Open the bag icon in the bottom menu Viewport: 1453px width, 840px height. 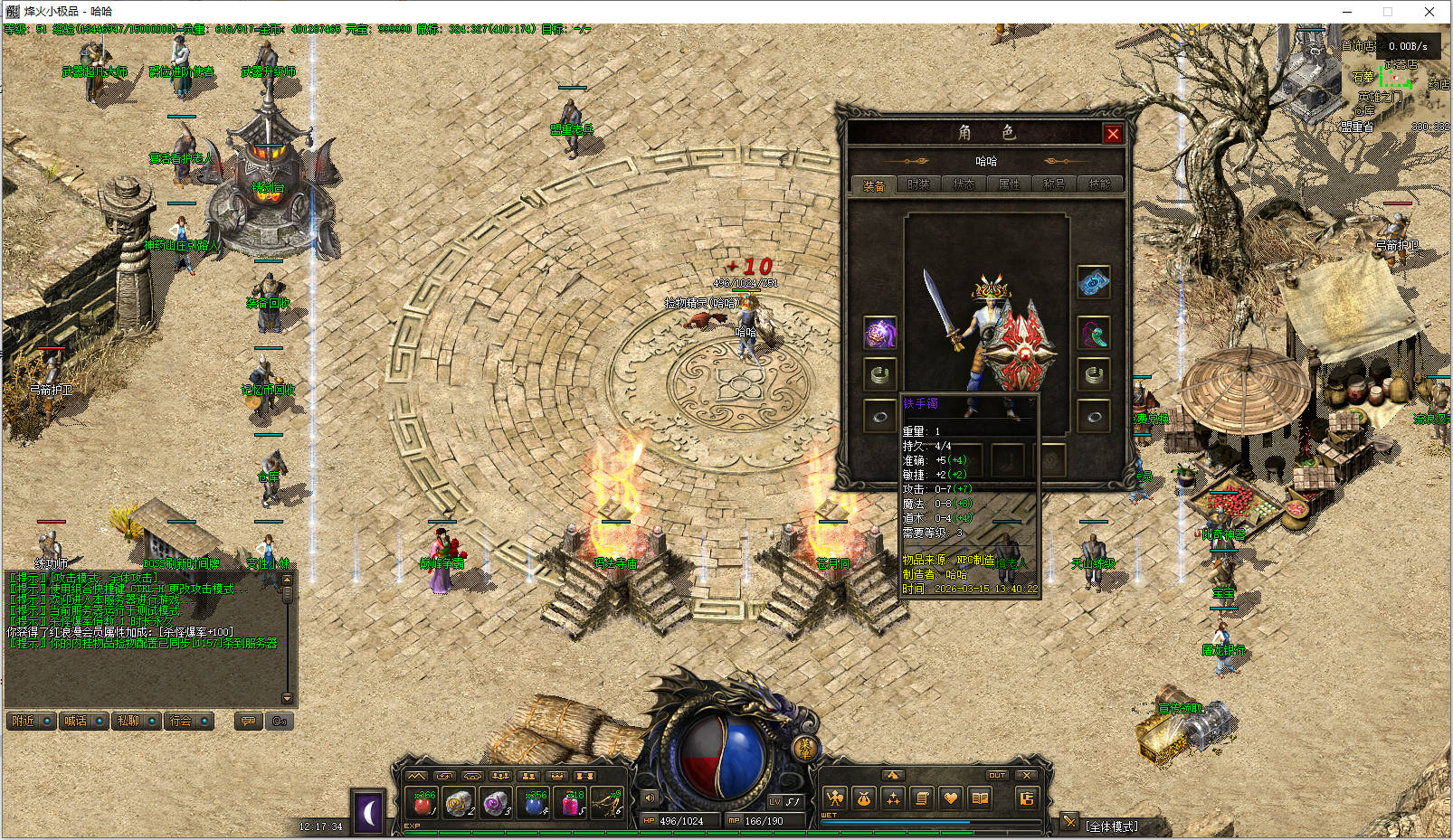tap(864, 798)
